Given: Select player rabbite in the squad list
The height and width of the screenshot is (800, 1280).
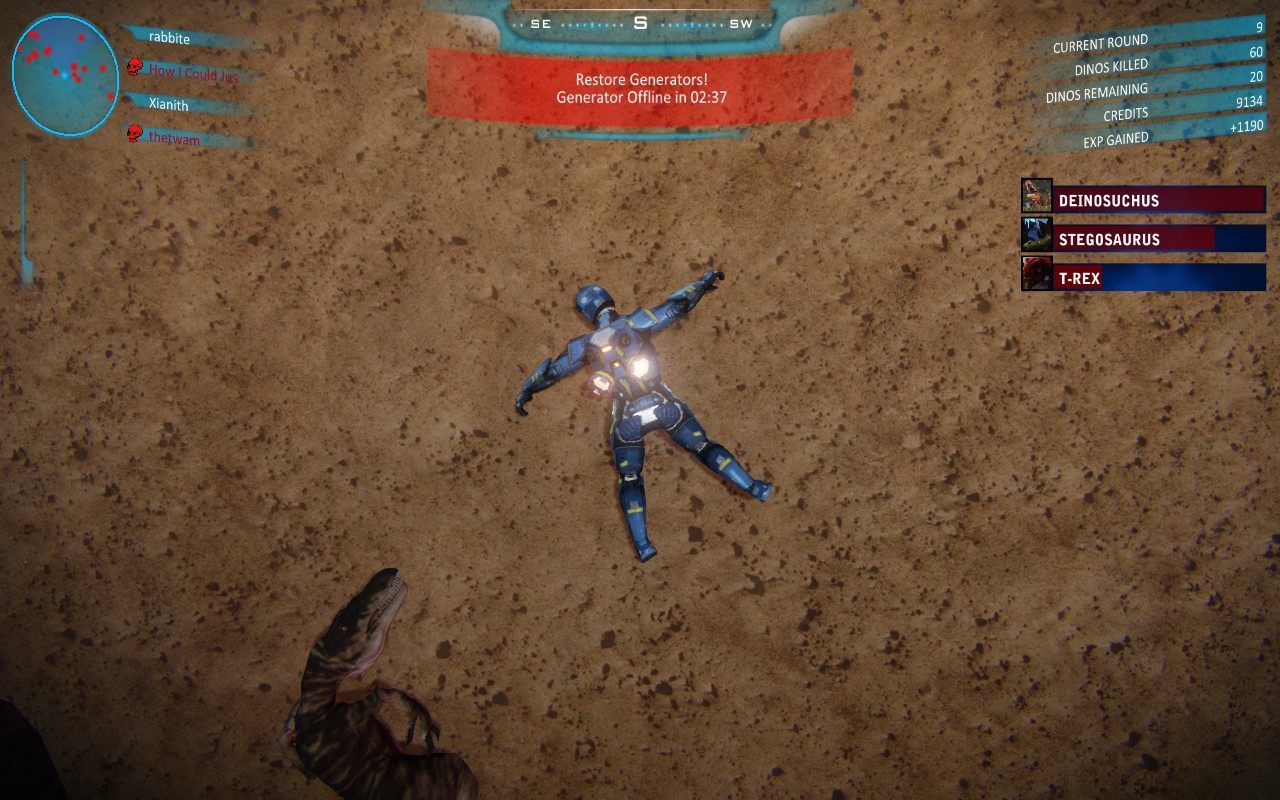Looking at the screenshot, I should (169, 38).
